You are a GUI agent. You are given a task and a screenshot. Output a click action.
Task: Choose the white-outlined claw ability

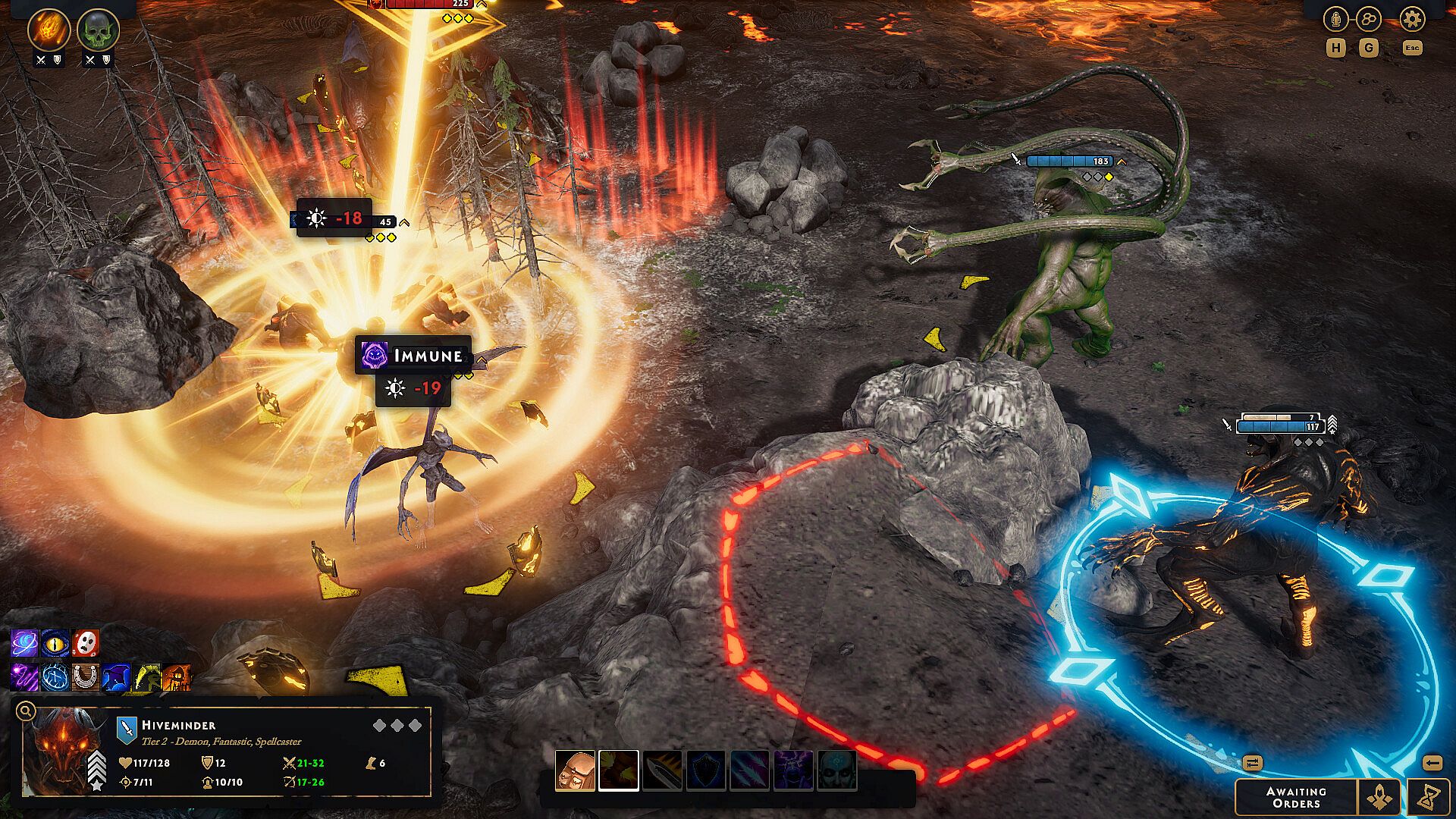coord(619,770)
